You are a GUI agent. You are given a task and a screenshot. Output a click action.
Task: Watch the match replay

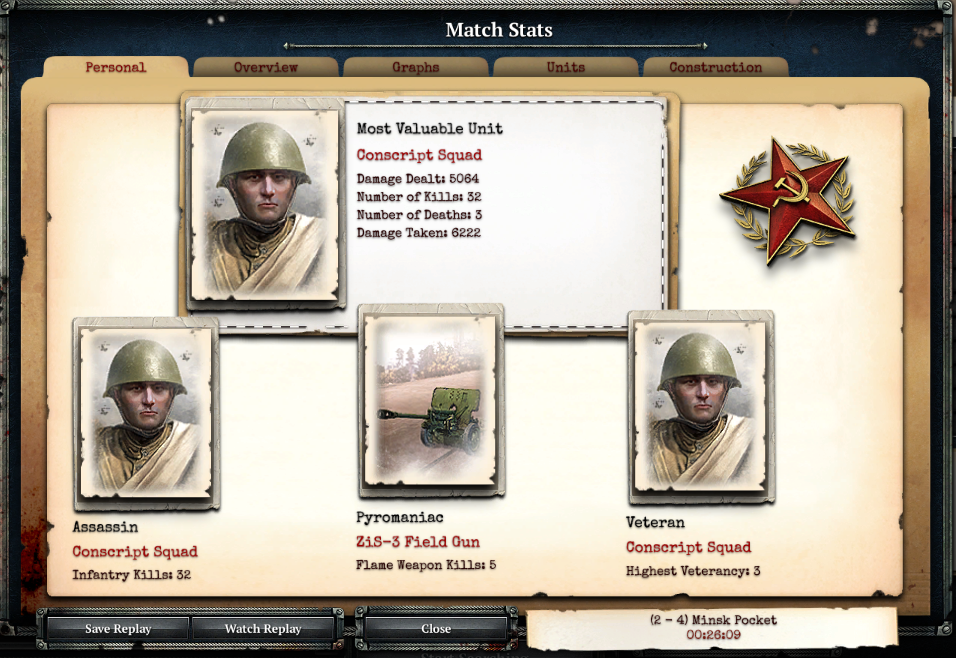point(263,629)
